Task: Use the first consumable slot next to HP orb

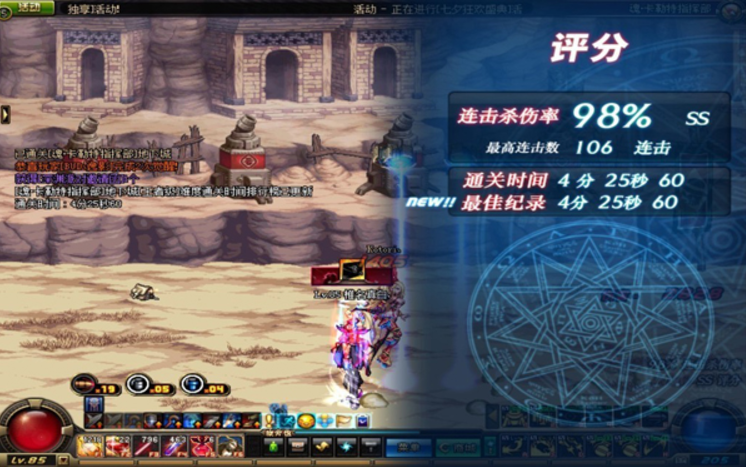Action: (90, 444)
